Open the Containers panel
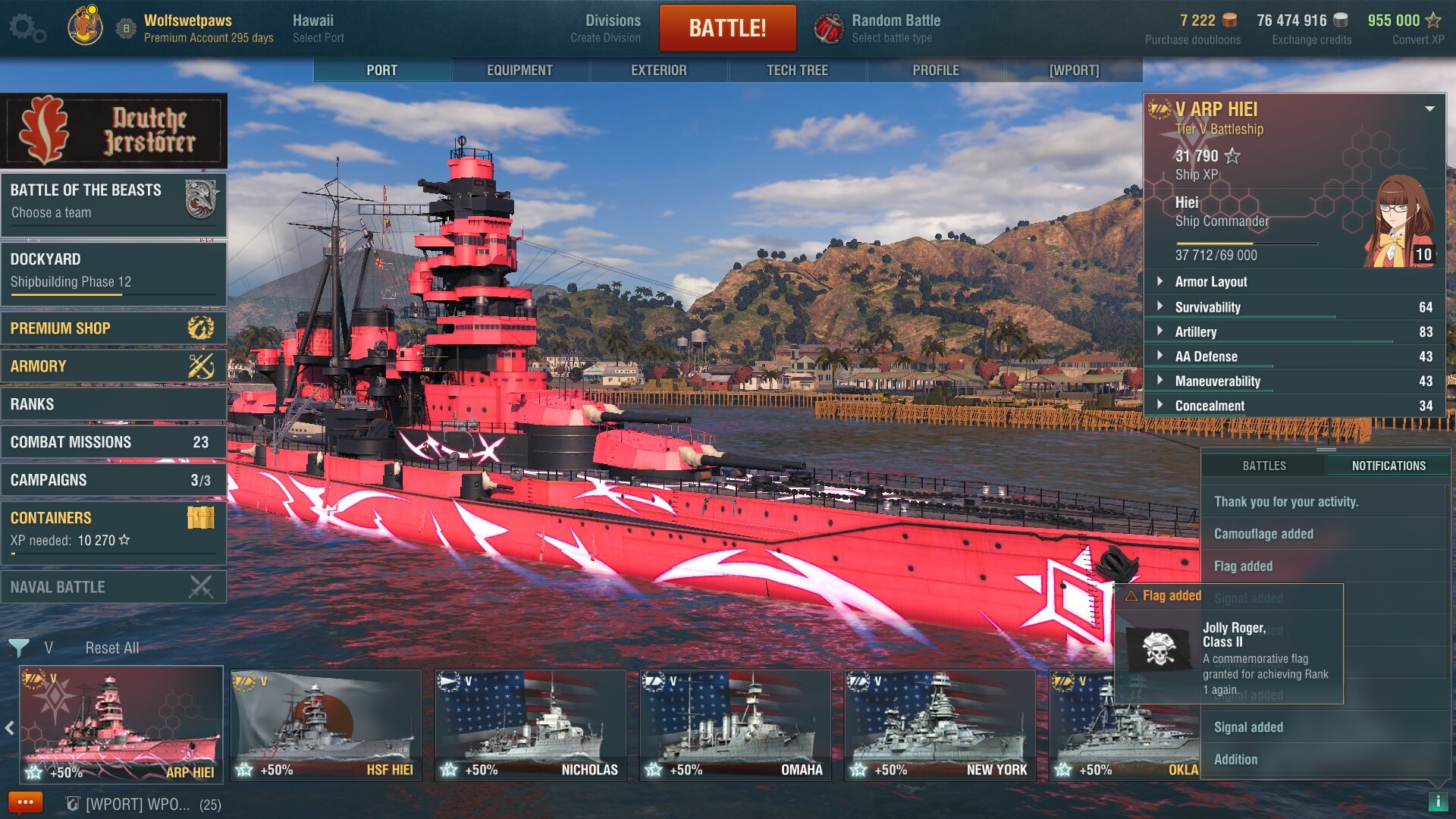Viewport: 1456px width, 819px height. [114, 528]
